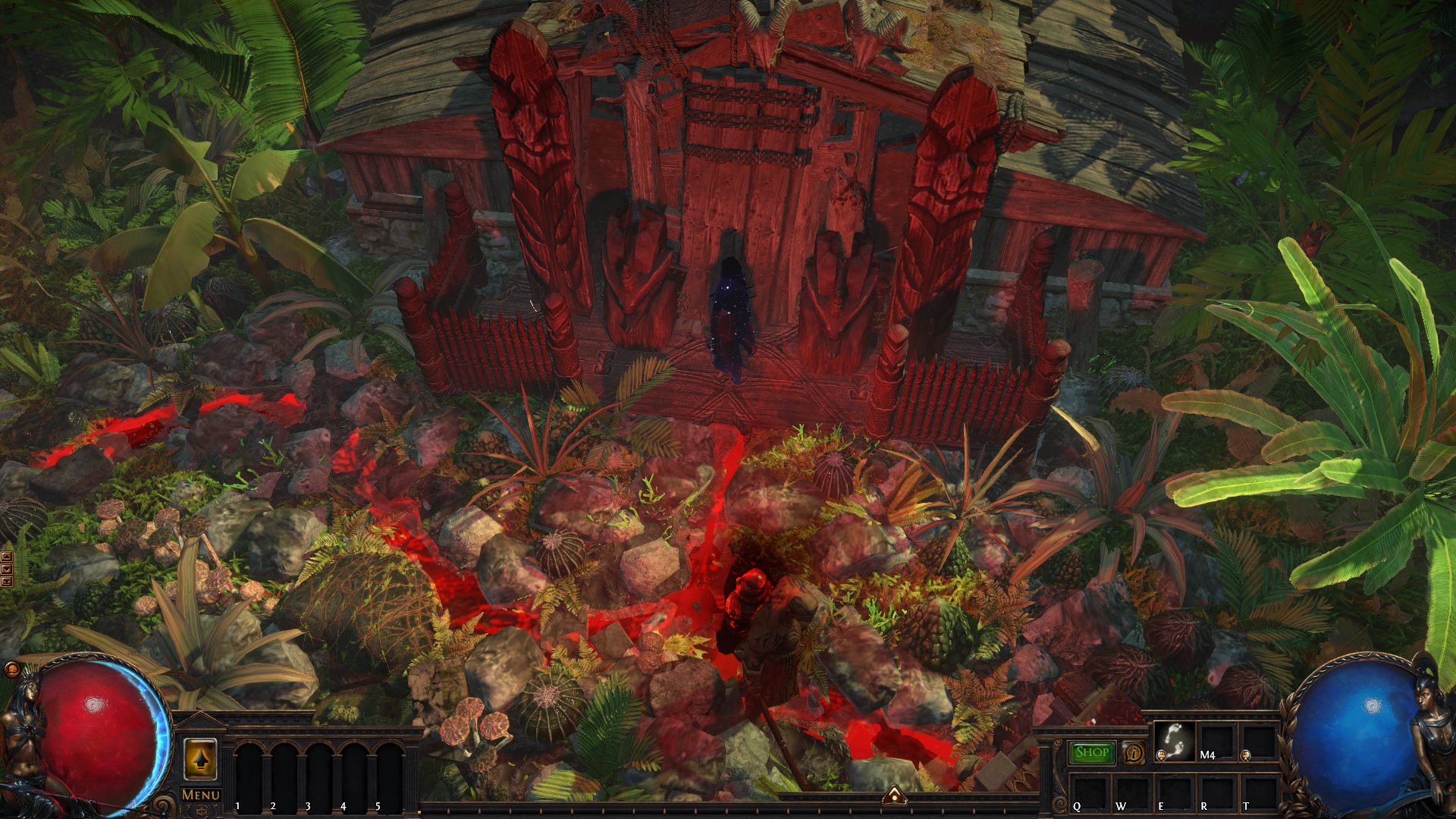The width and height of the screenshot is (1456, 819).
Task: Jump to chat bottom with bottom-arrow button
Action: click(x=7, y=582)
